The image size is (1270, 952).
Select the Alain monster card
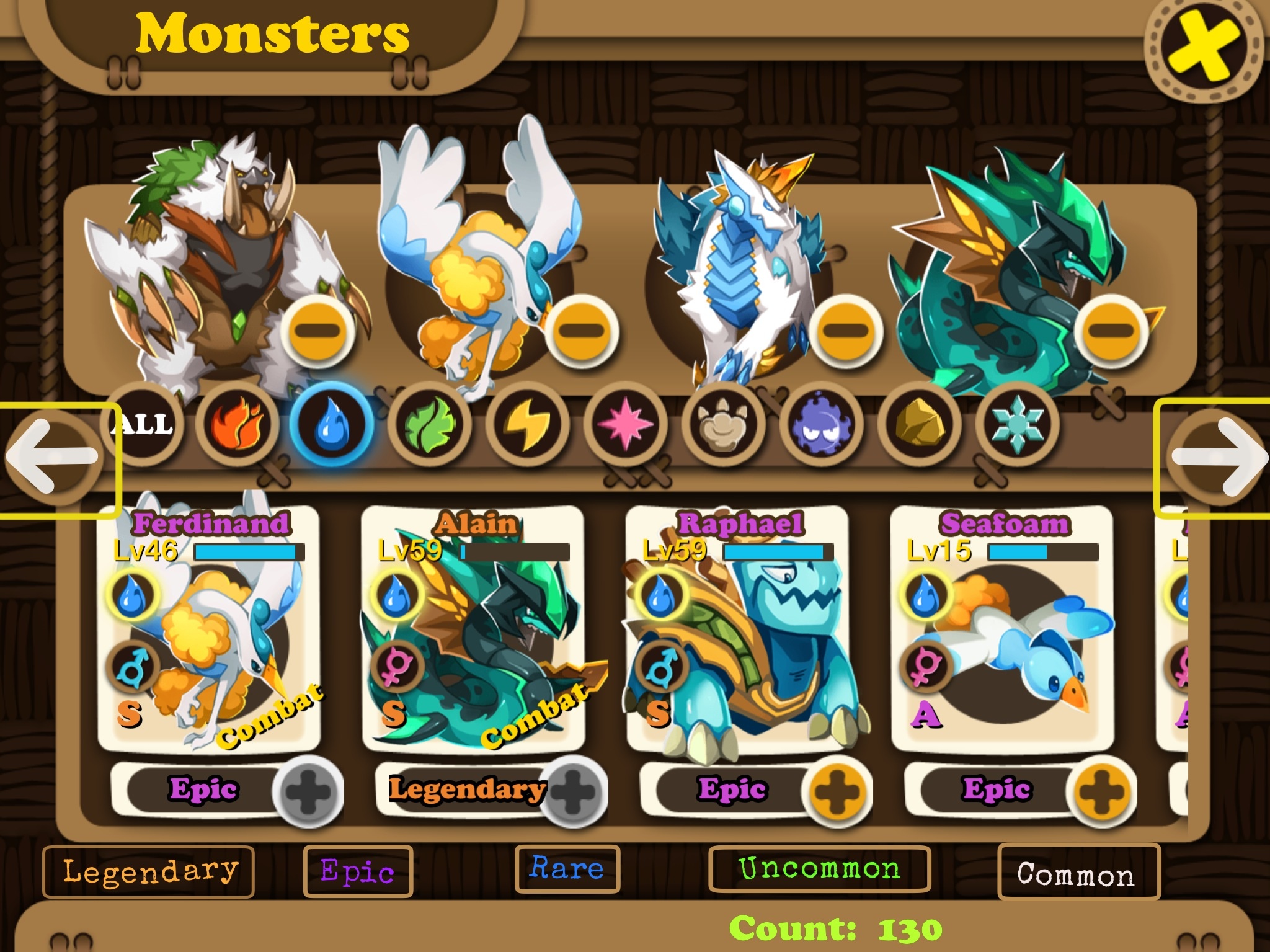tap(474, 629)
